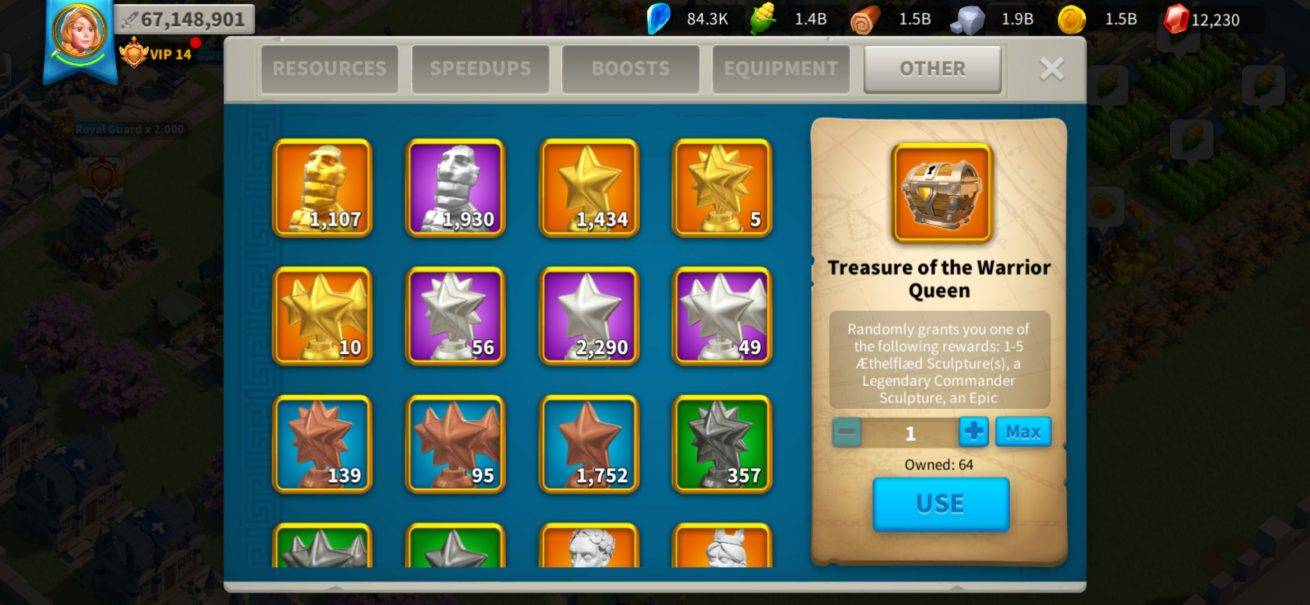Screen dimensions: 1310x605
Task: Click the red gems counter icon
Action: coord(1177,18)
